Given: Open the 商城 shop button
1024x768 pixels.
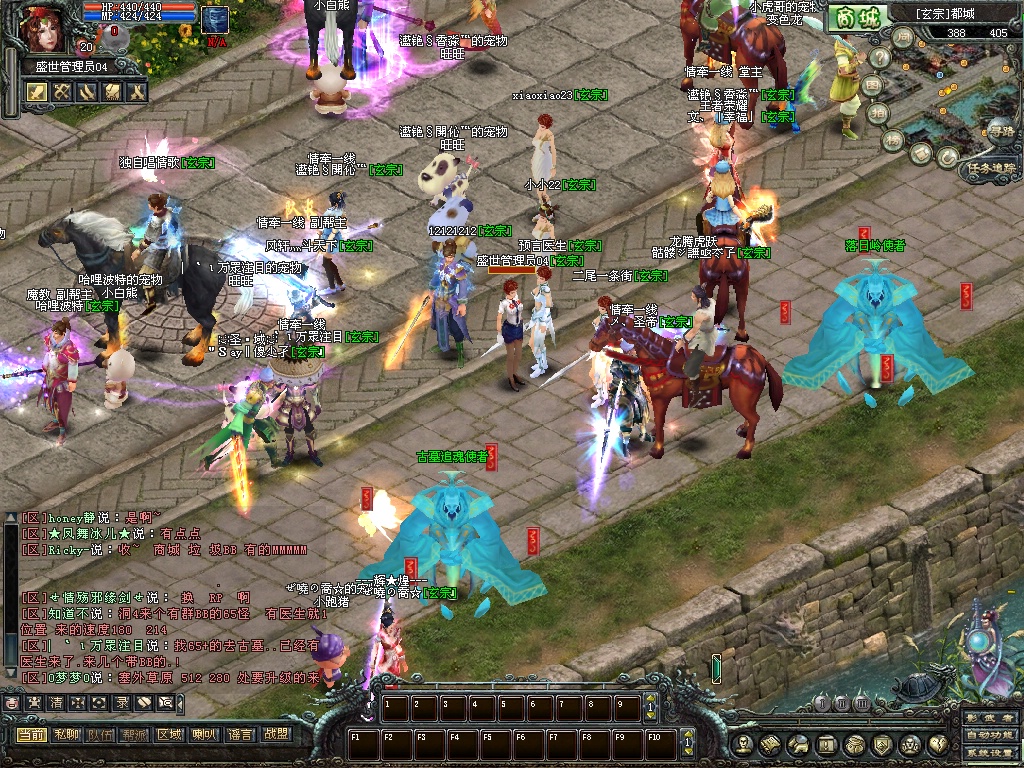Looking at the screenshot, I should click(x=858, y=18).
